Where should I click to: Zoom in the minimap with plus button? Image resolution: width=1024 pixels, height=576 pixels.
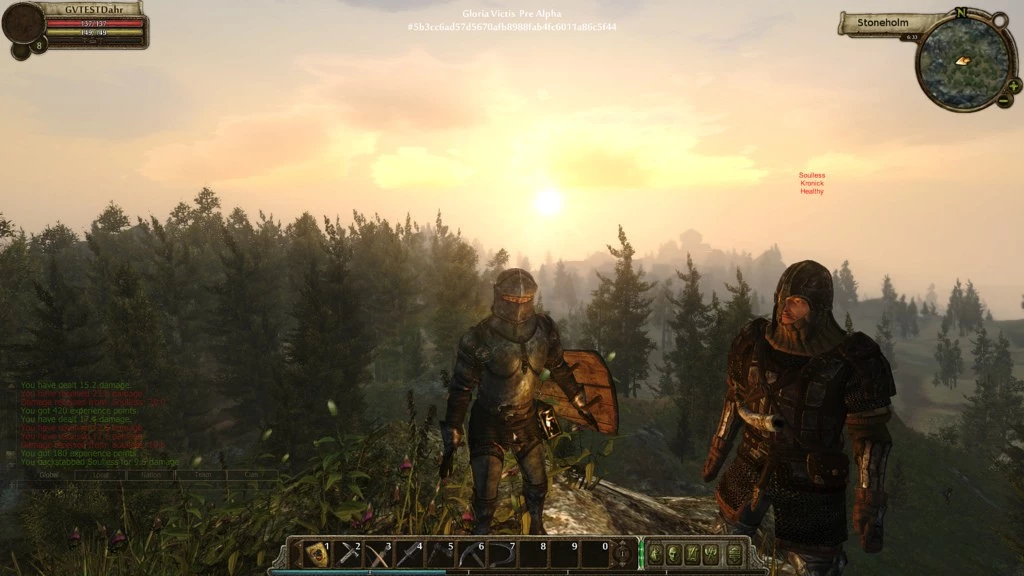pos(1014,86)
